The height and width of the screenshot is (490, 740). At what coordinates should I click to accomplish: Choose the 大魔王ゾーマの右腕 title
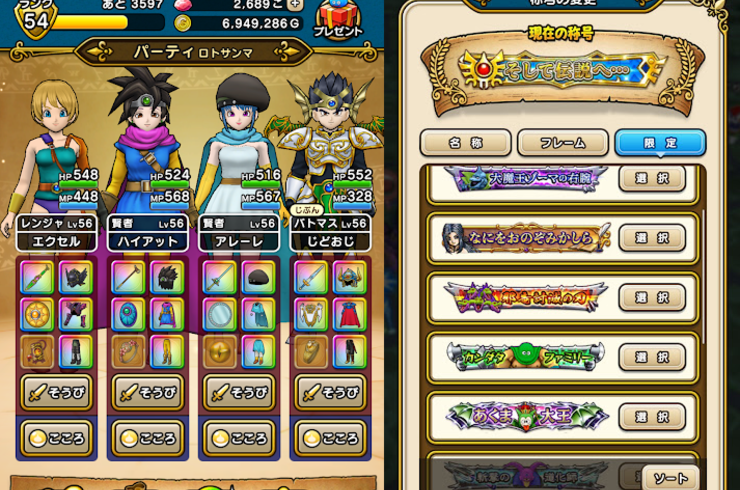[652, 179]
